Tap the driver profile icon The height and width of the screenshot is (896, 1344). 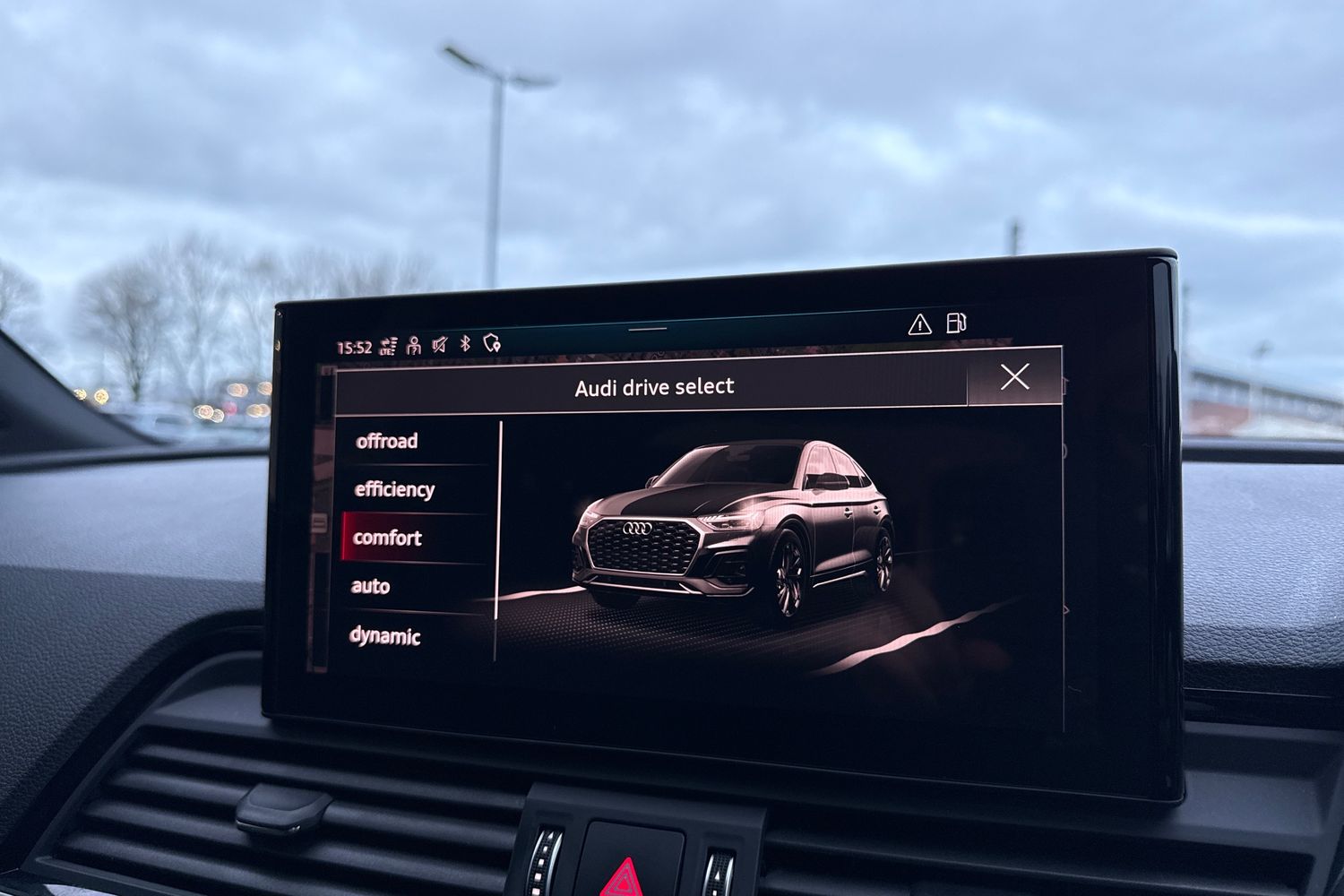[412, 347]
